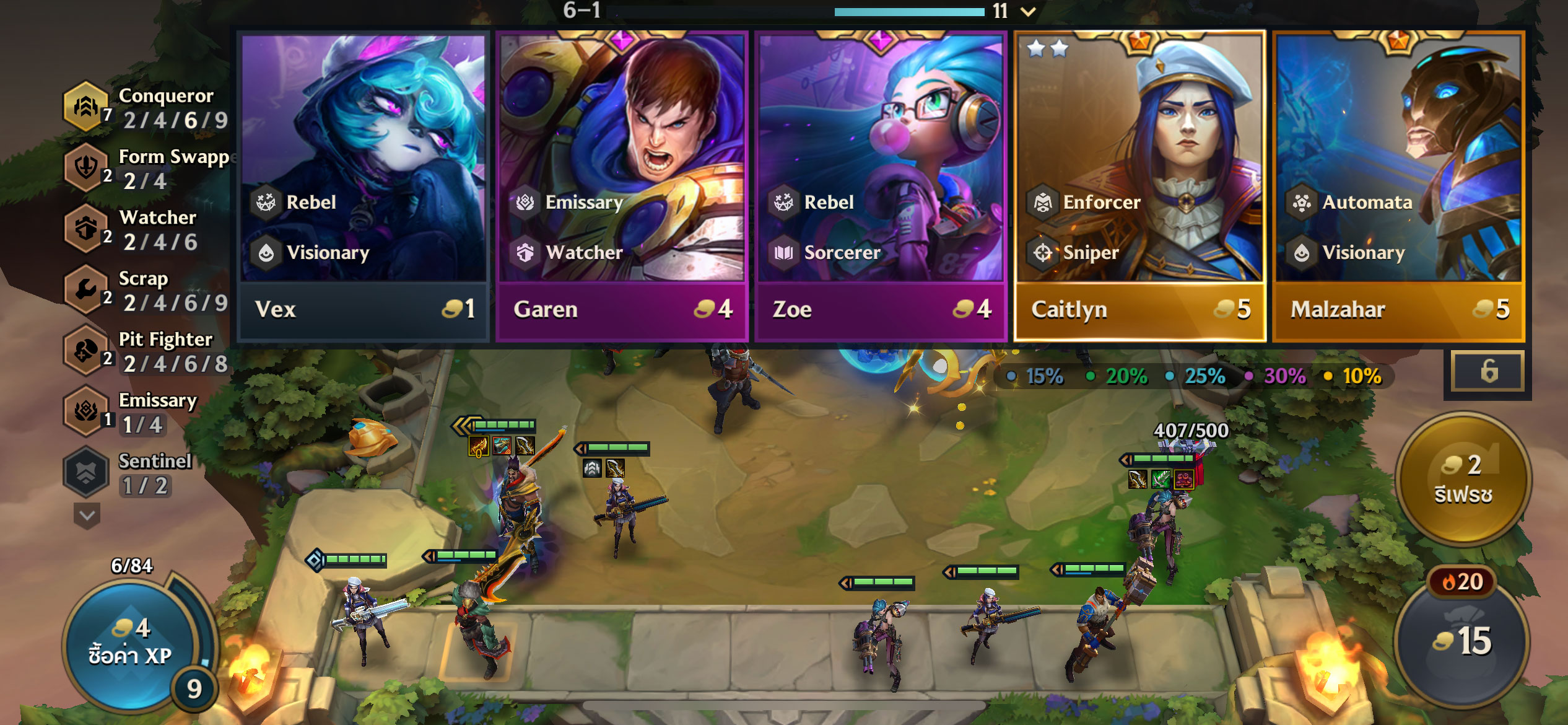Select the two-star Caitlyn card
1568x725 pixels.
(x=1139, y=186)
